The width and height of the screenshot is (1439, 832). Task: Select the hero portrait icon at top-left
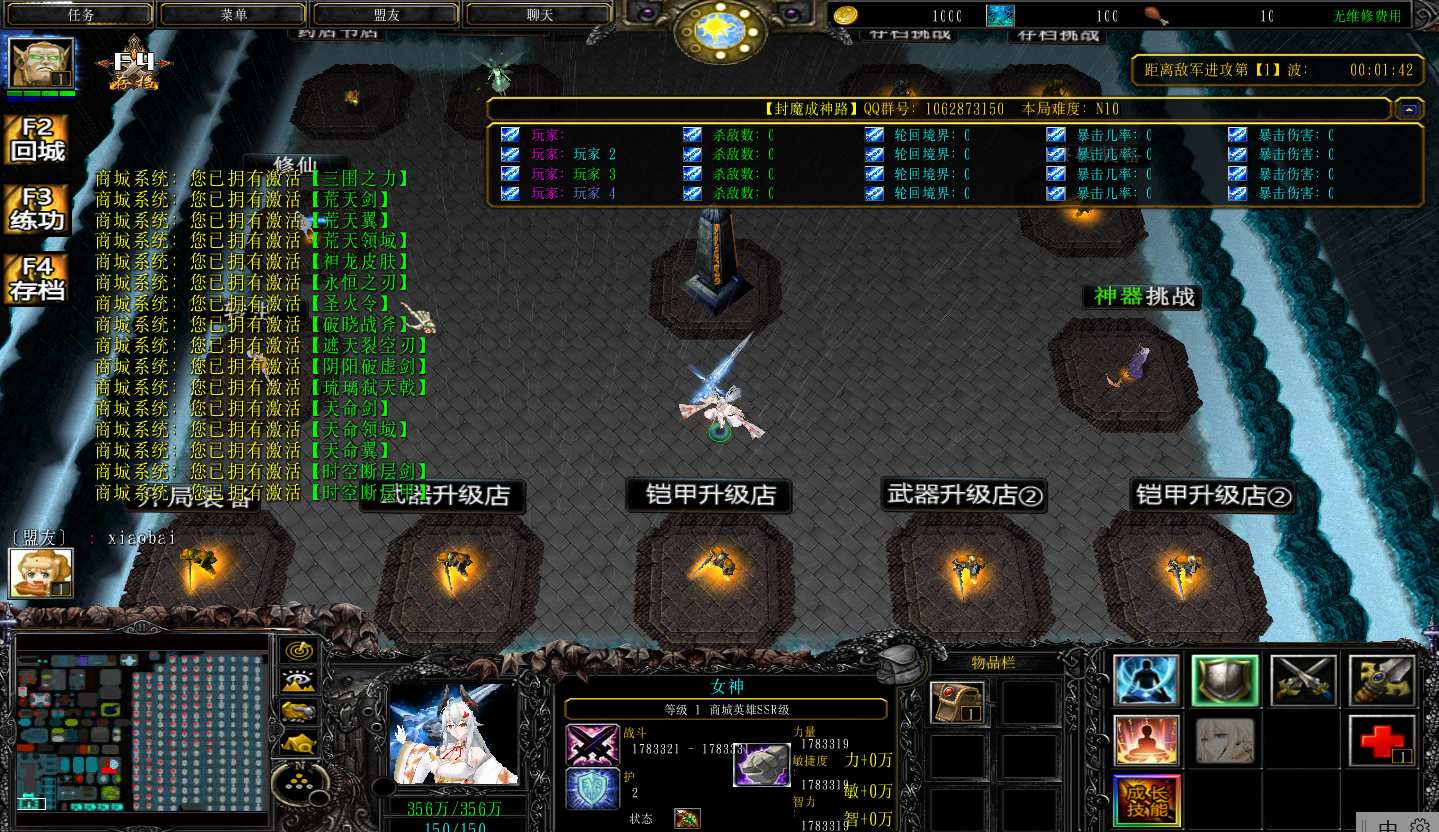[41, 64]
